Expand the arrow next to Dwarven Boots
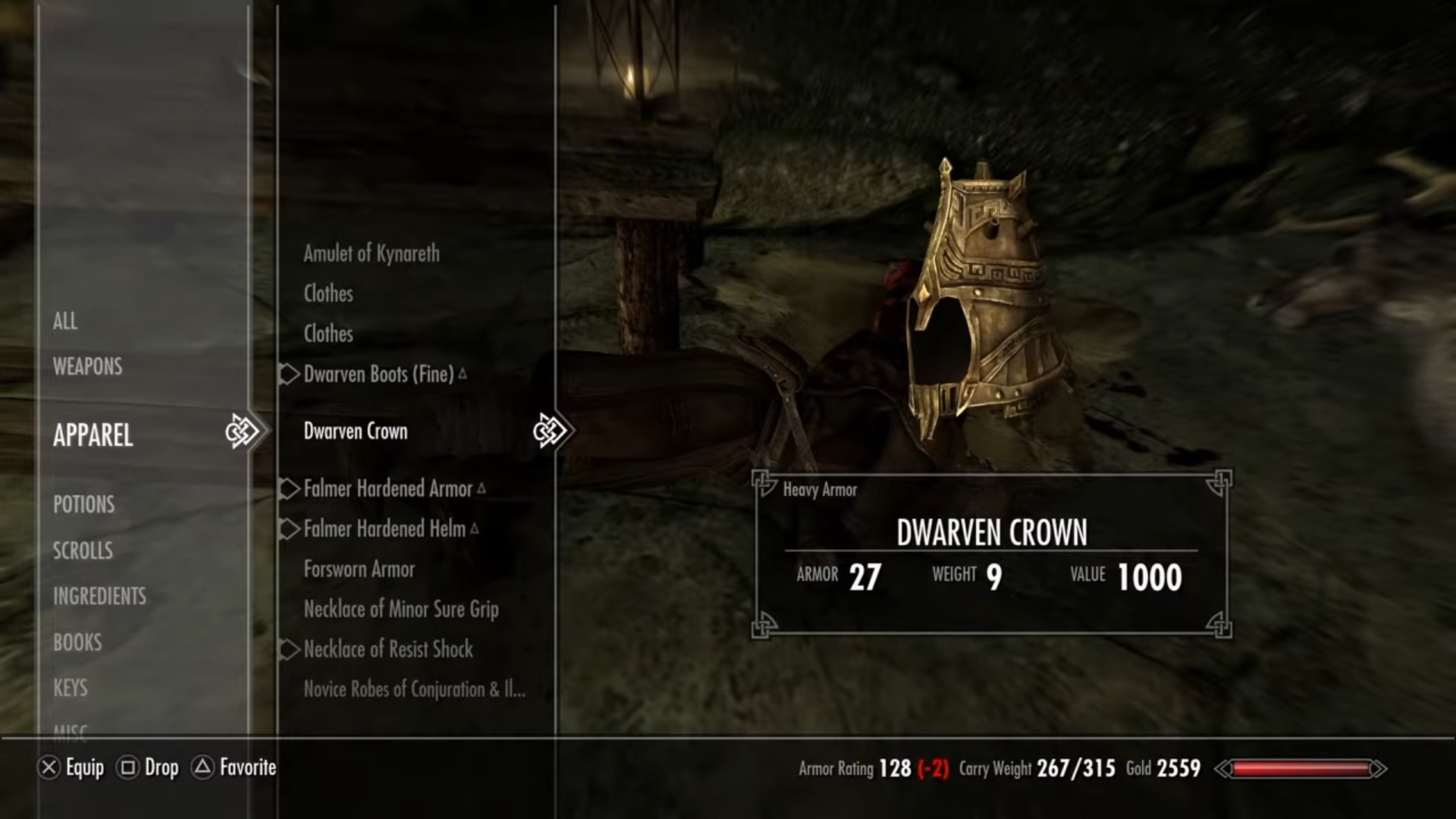This screenshot has height=819, width=1456. tap(289, 374)
